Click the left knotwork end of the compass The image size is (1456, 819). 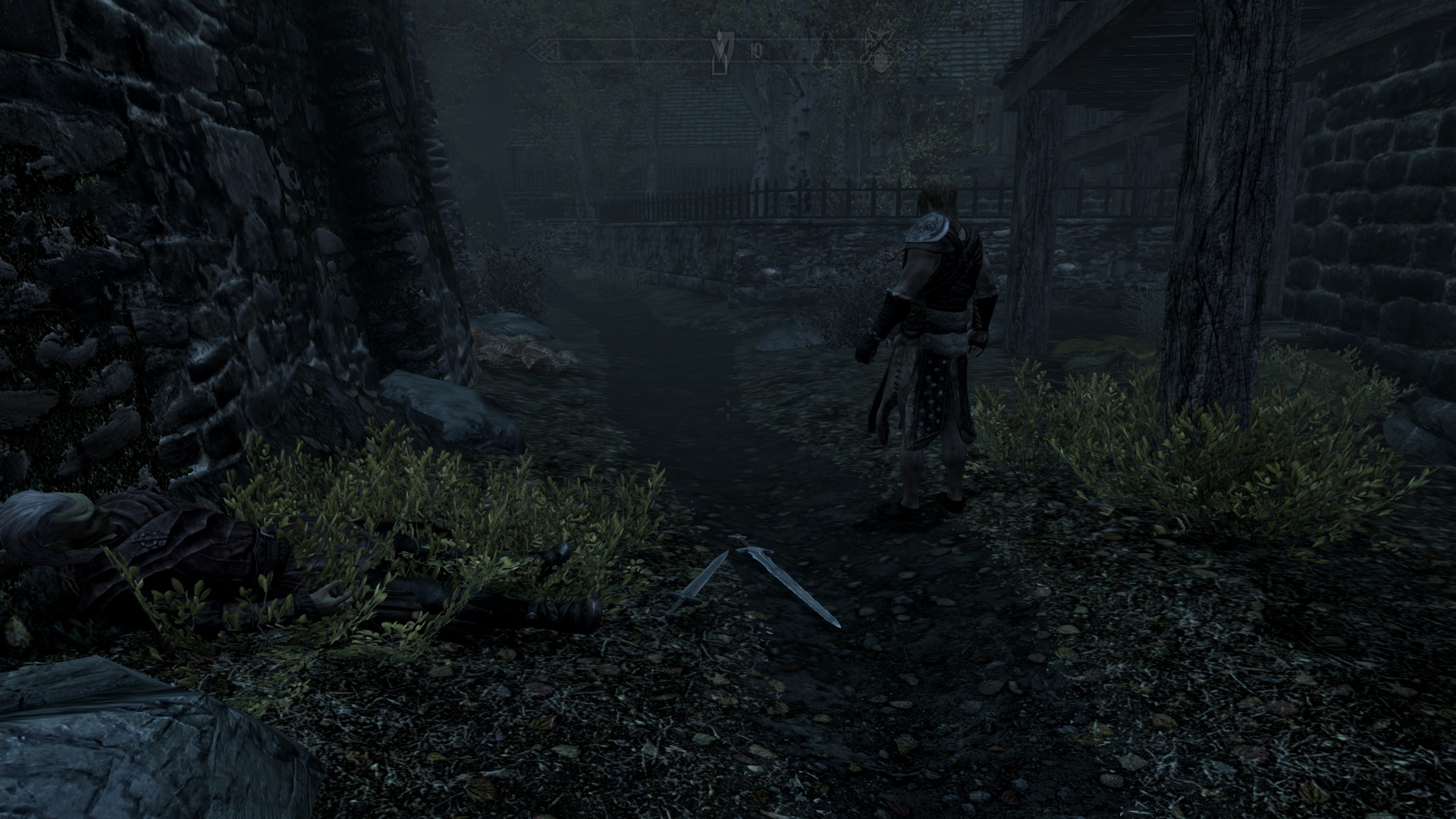(548, 50)
